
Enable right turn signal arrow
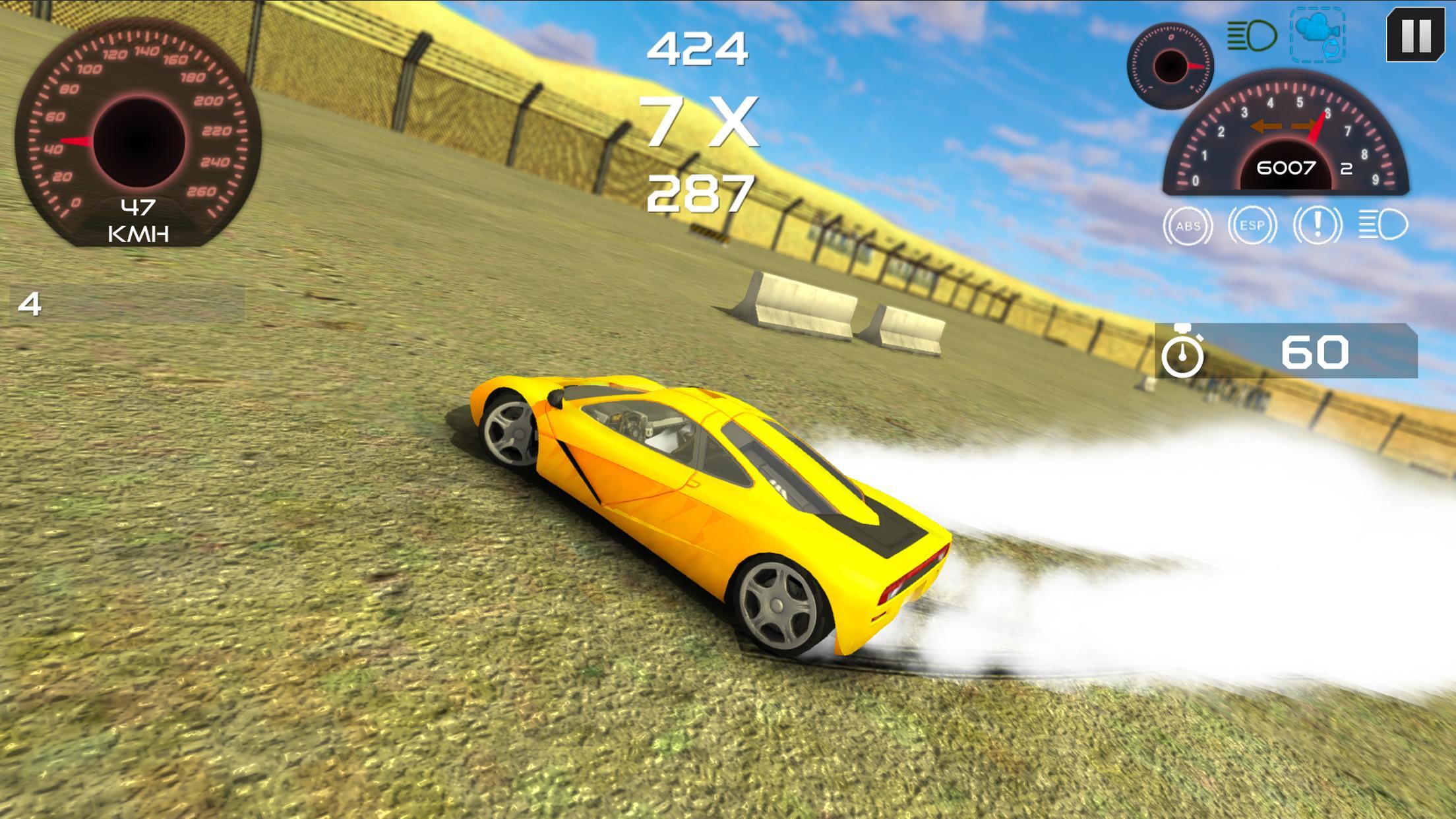[1304, 127]
